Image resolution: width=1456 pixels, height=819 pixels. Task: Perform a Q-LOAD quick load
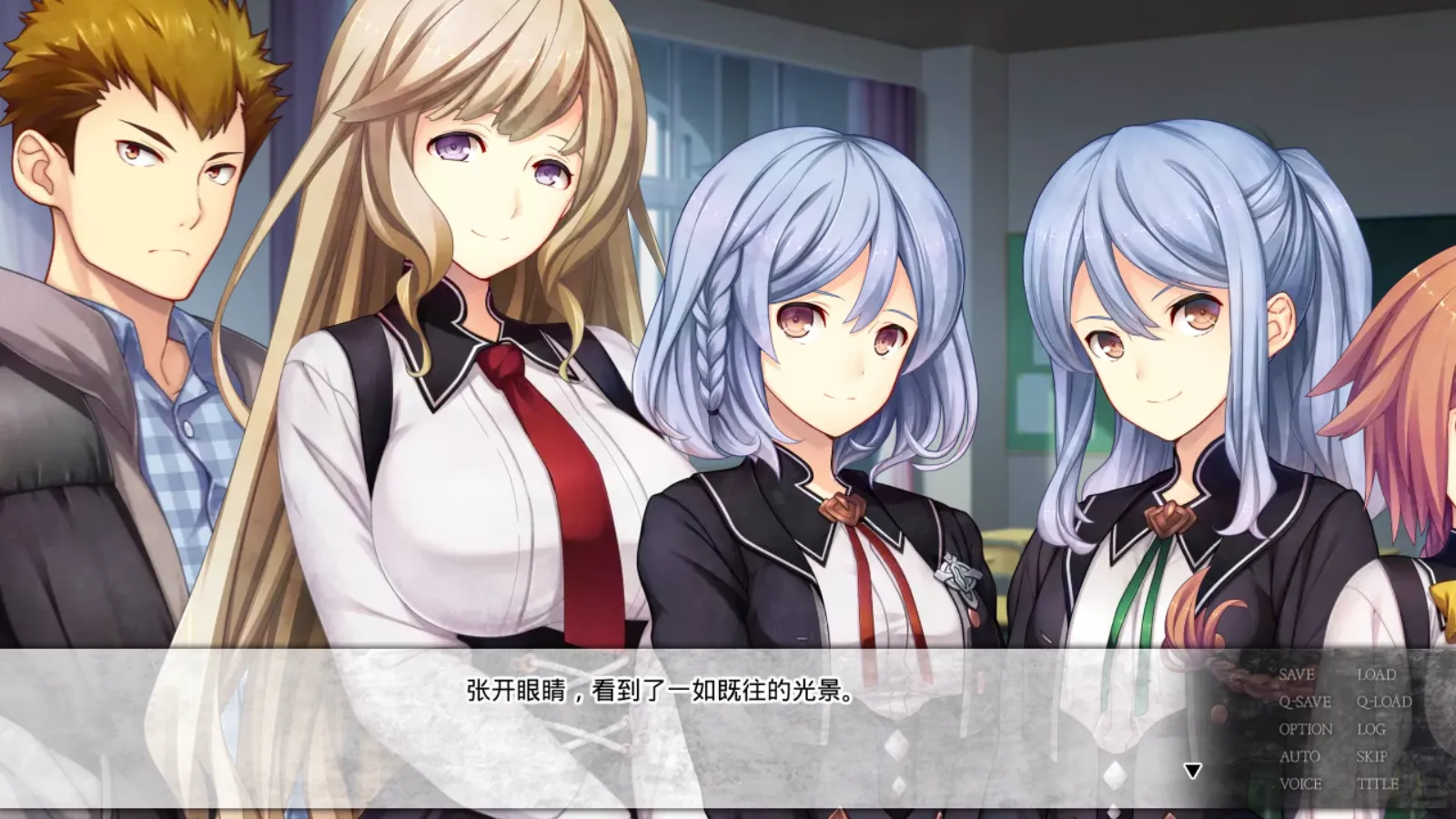click(1383, 702)
